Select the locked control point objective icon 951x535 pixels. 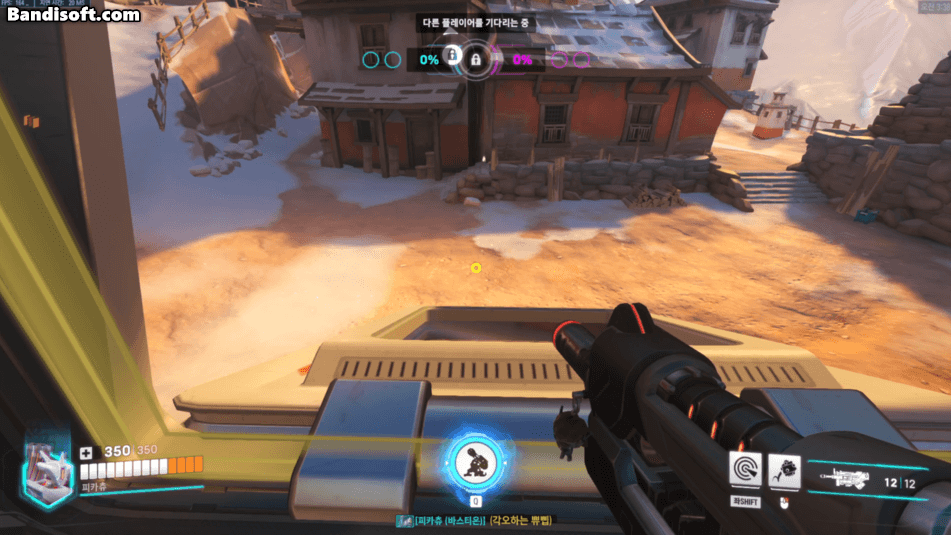tap(475, 60)
